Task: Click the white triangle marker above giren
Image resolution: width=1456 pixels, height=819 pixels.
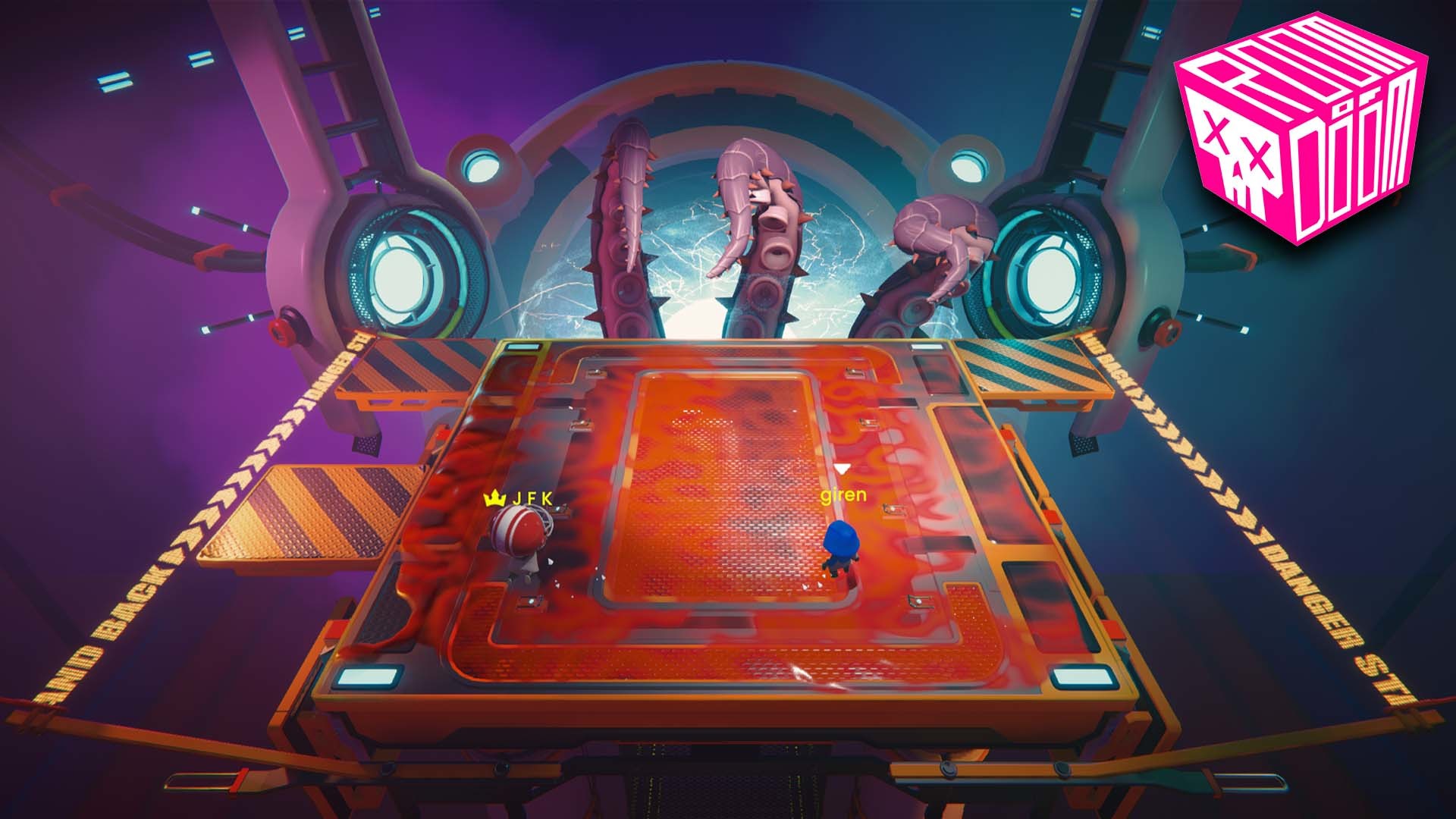Action: (x=842, y=469)
